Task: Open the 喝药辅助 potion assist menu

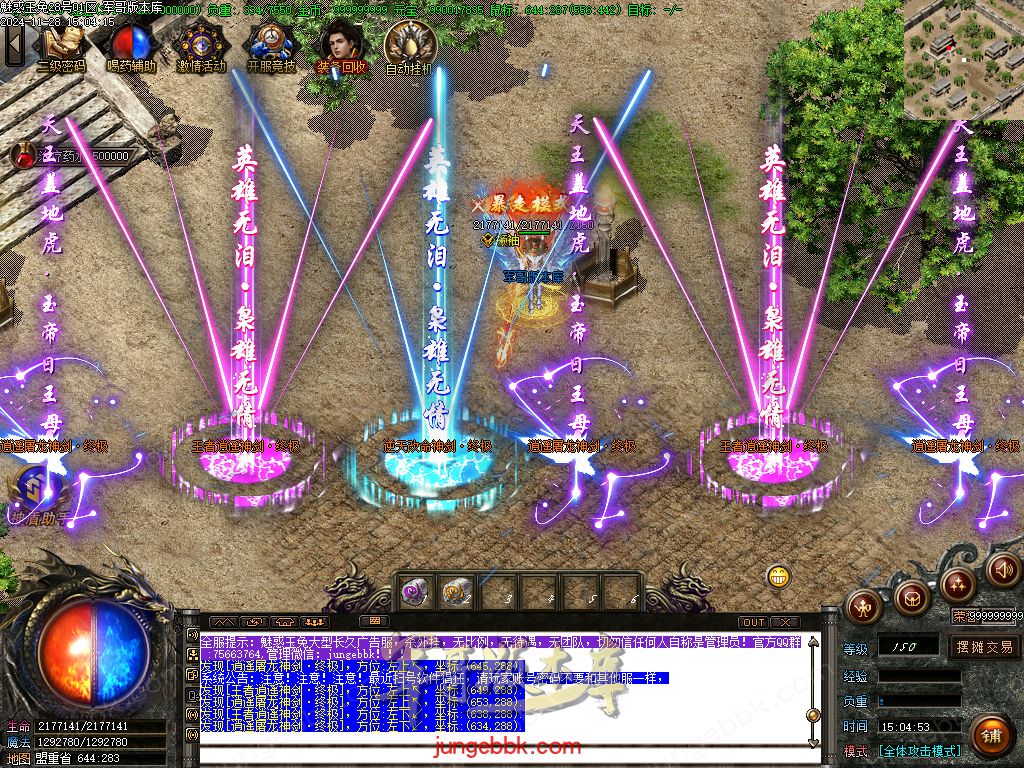Action: coord(131,45)
